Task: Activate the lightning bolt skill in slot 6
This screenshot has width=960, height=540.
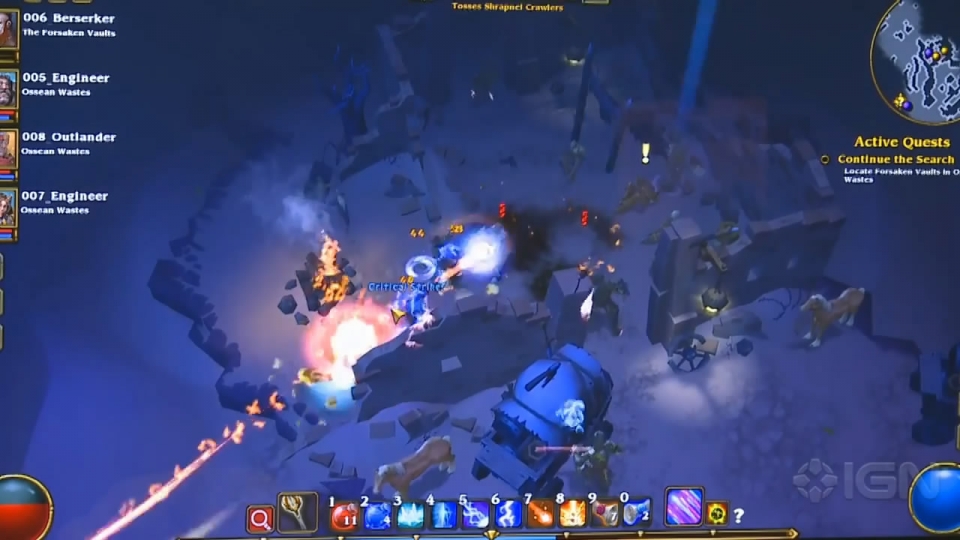Action: pyautogui.click(x=508, y=516)
